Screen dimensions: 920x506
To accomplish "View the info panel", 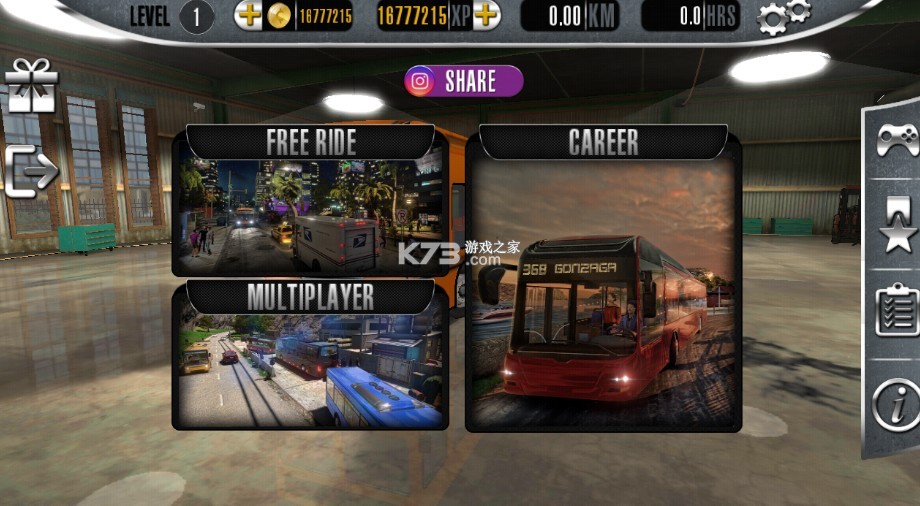I will [x=895, y=404].
